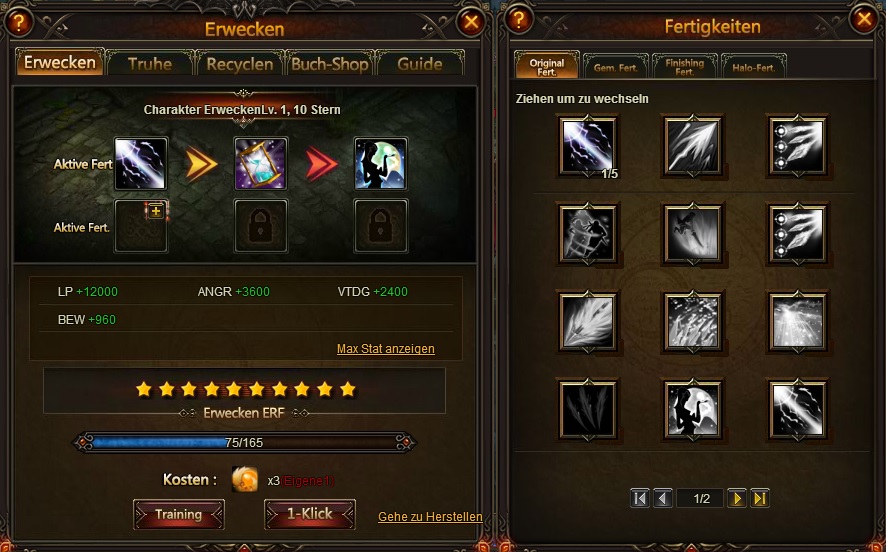The width and height of the screenshot is (886, 552).
Task: Select the Buch-Shop tab
Action: point(329,63)
